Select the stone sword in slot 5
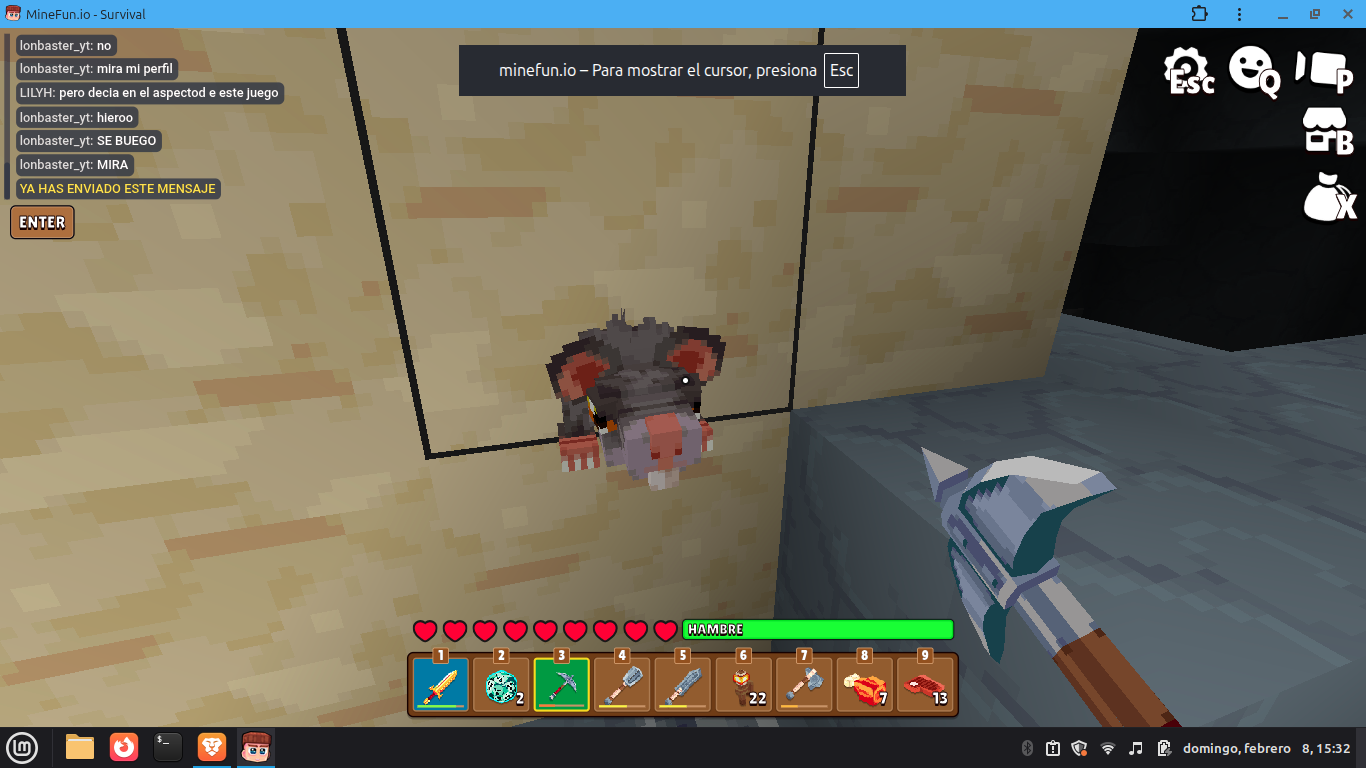This screenshot has height=768, width=1366. pyautogui.click(x=683, y=685)
